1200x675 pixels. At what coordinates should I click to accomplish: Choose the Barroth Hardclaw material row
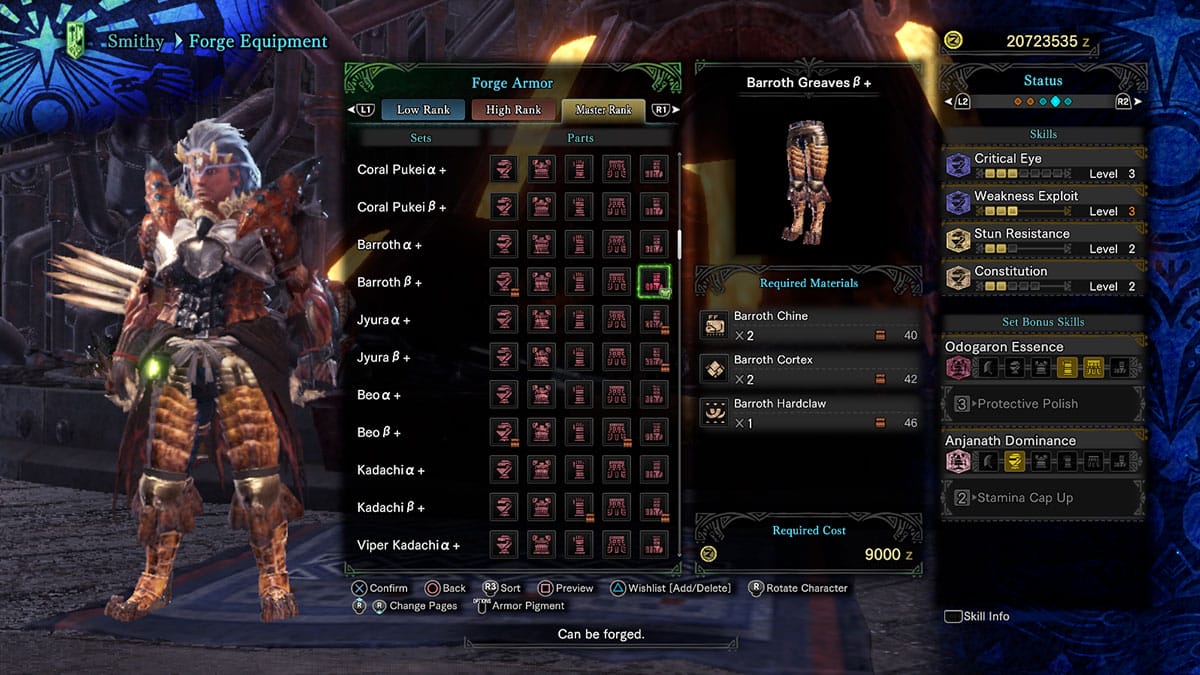pos(808,413)
